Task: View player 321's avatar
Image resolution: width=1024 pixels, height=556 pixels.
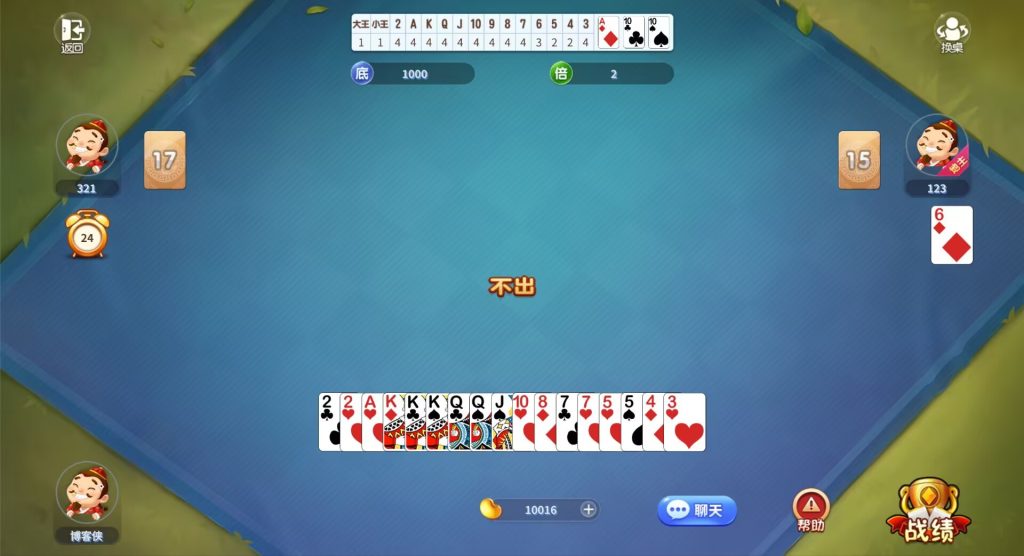Action: (87, 145)
